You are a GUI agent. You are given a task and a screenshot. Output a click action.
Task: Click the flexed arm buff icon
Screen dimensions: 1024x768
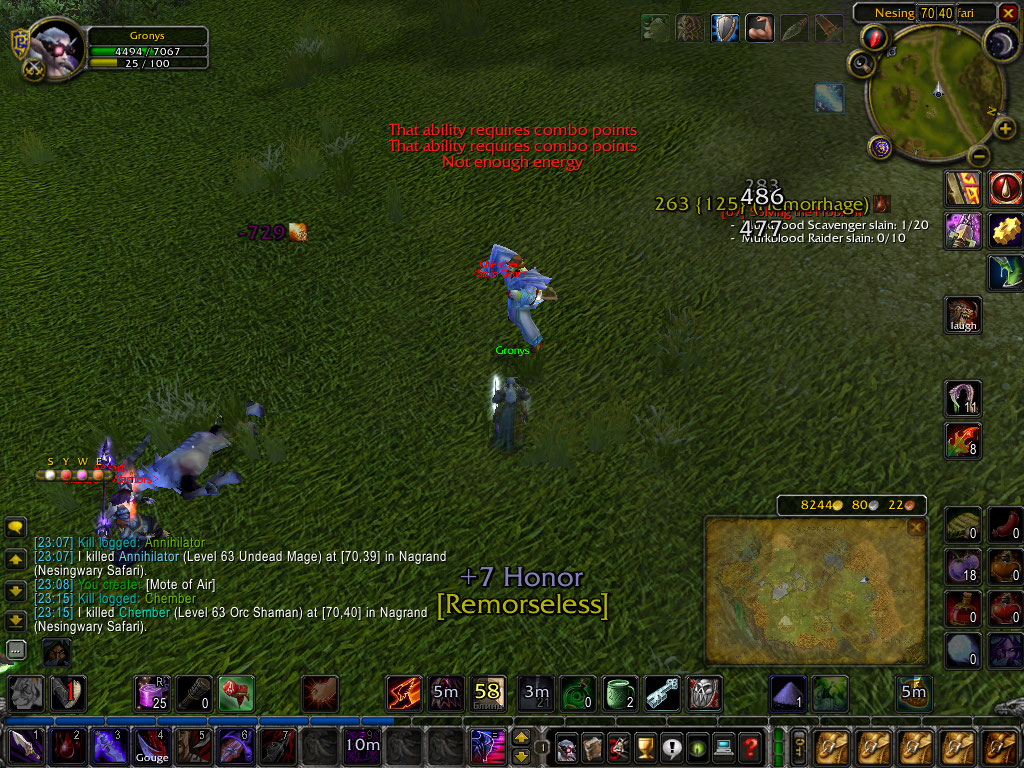pyautogui.click(x=759, y=28)
